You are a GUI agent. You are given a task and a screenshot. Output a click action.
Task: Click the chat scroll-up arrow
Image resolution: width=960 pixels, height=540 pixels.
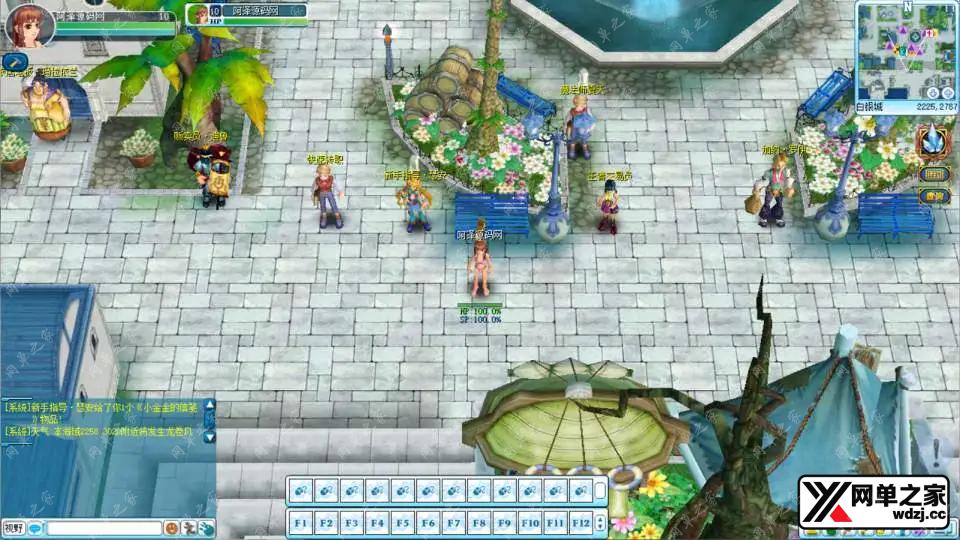click(x=210, y=405)
